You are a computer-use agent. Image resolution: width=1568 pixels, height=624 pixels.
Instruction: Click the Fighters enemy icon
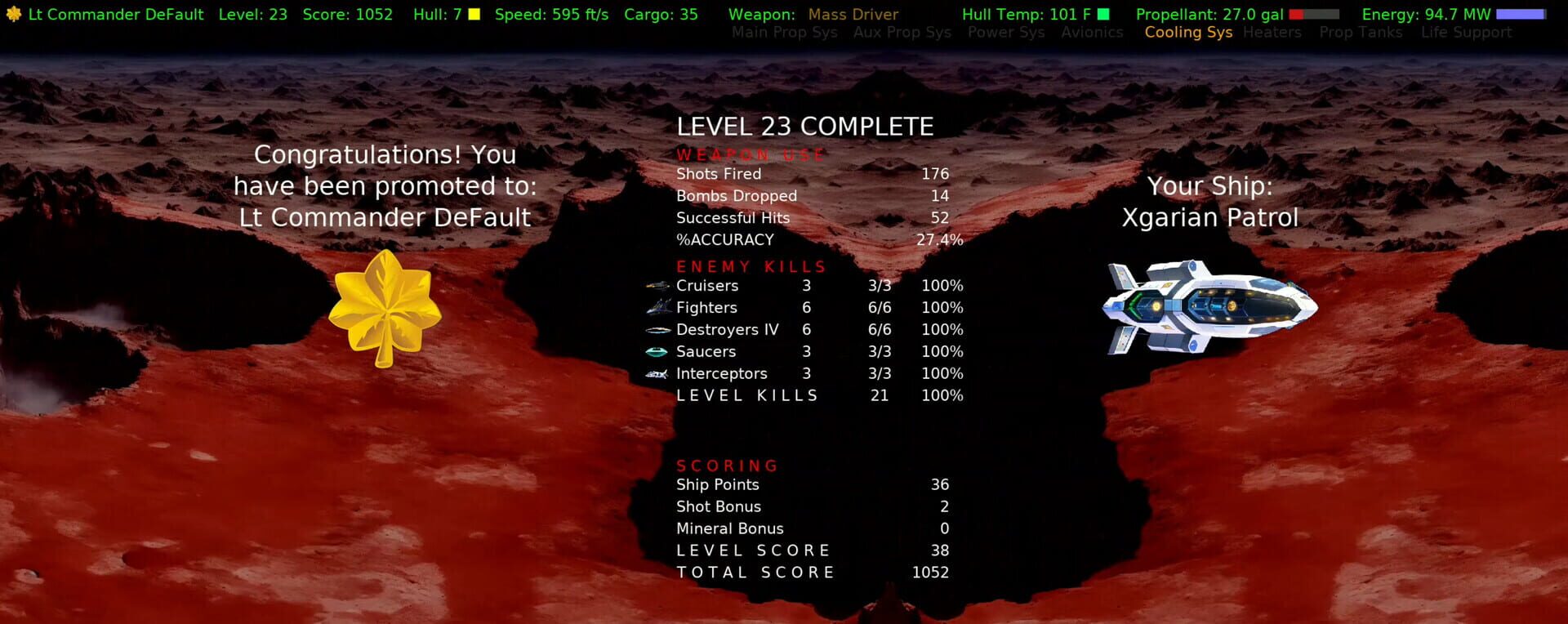(x=658, y=307)
